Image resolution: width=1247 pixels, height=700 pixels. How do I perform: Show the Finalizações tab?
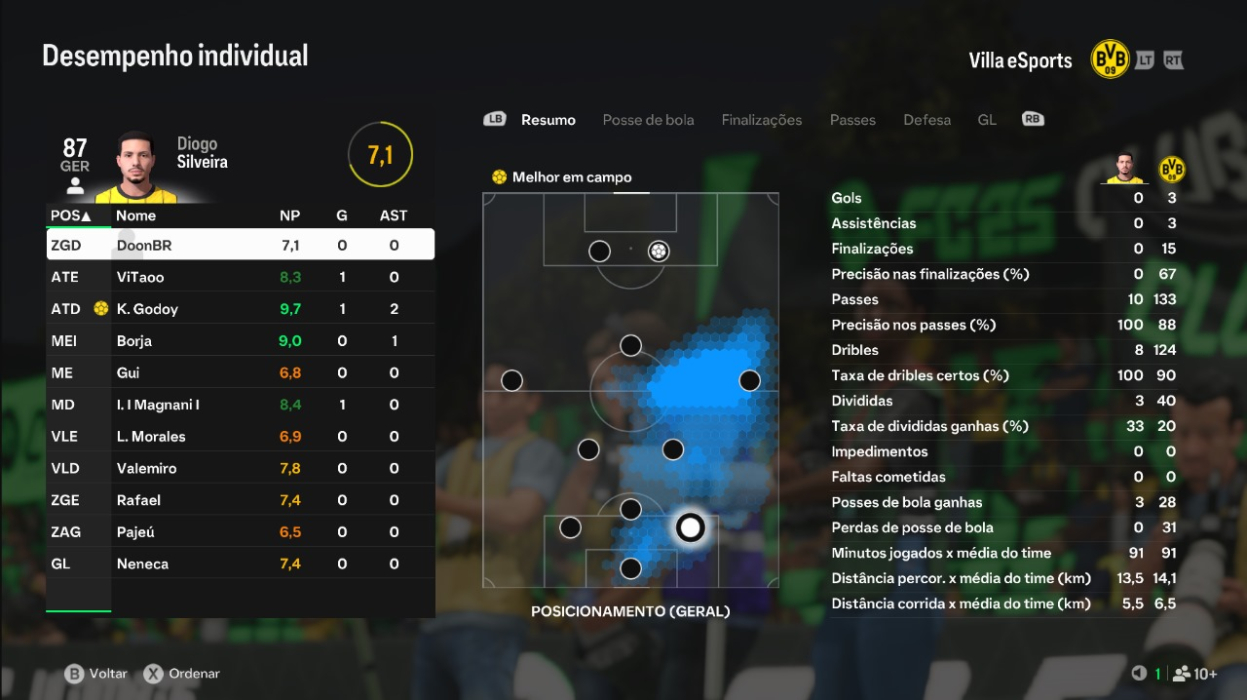(761, 120)
